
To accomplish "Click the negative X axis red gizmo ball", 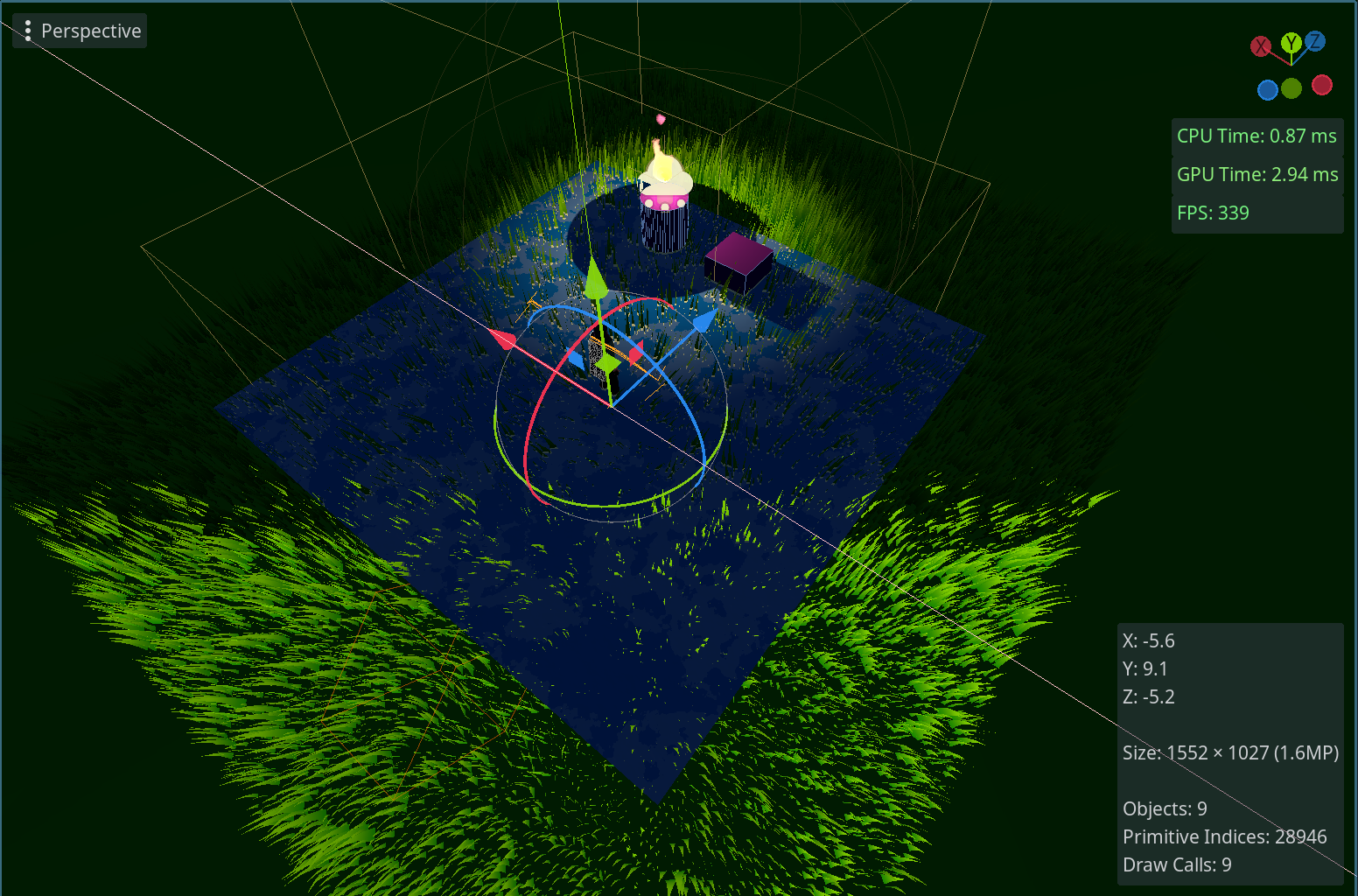I will (x=1322, y=85).
